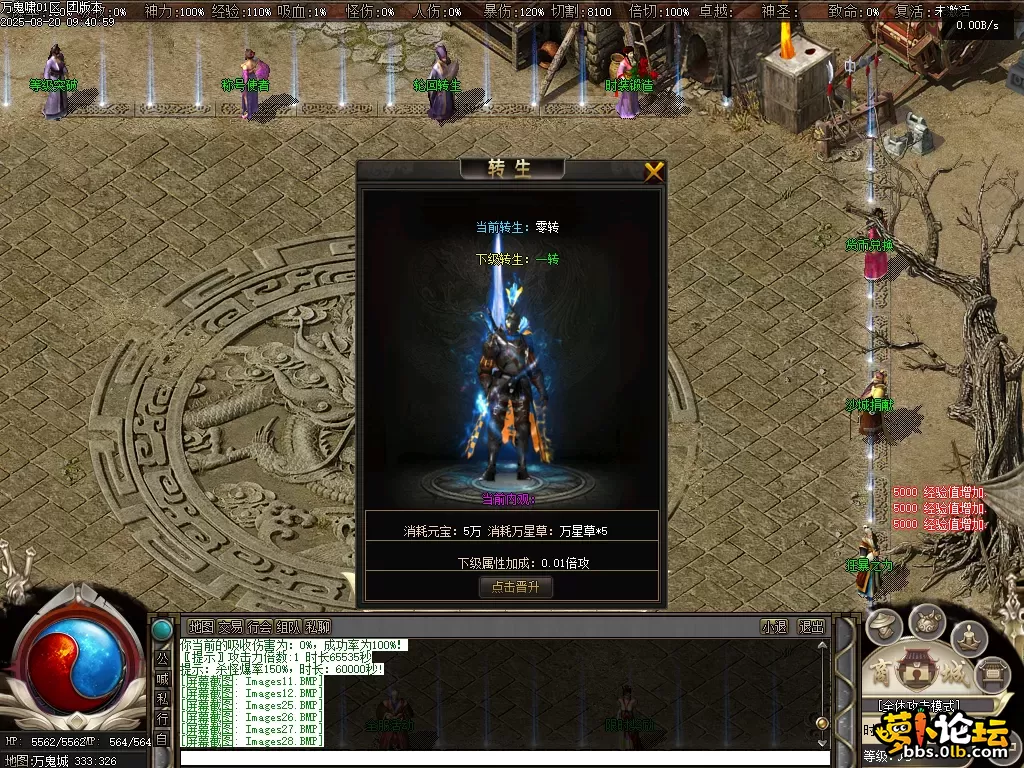Click the 点击晋升 promote button

tap(515, 587)
